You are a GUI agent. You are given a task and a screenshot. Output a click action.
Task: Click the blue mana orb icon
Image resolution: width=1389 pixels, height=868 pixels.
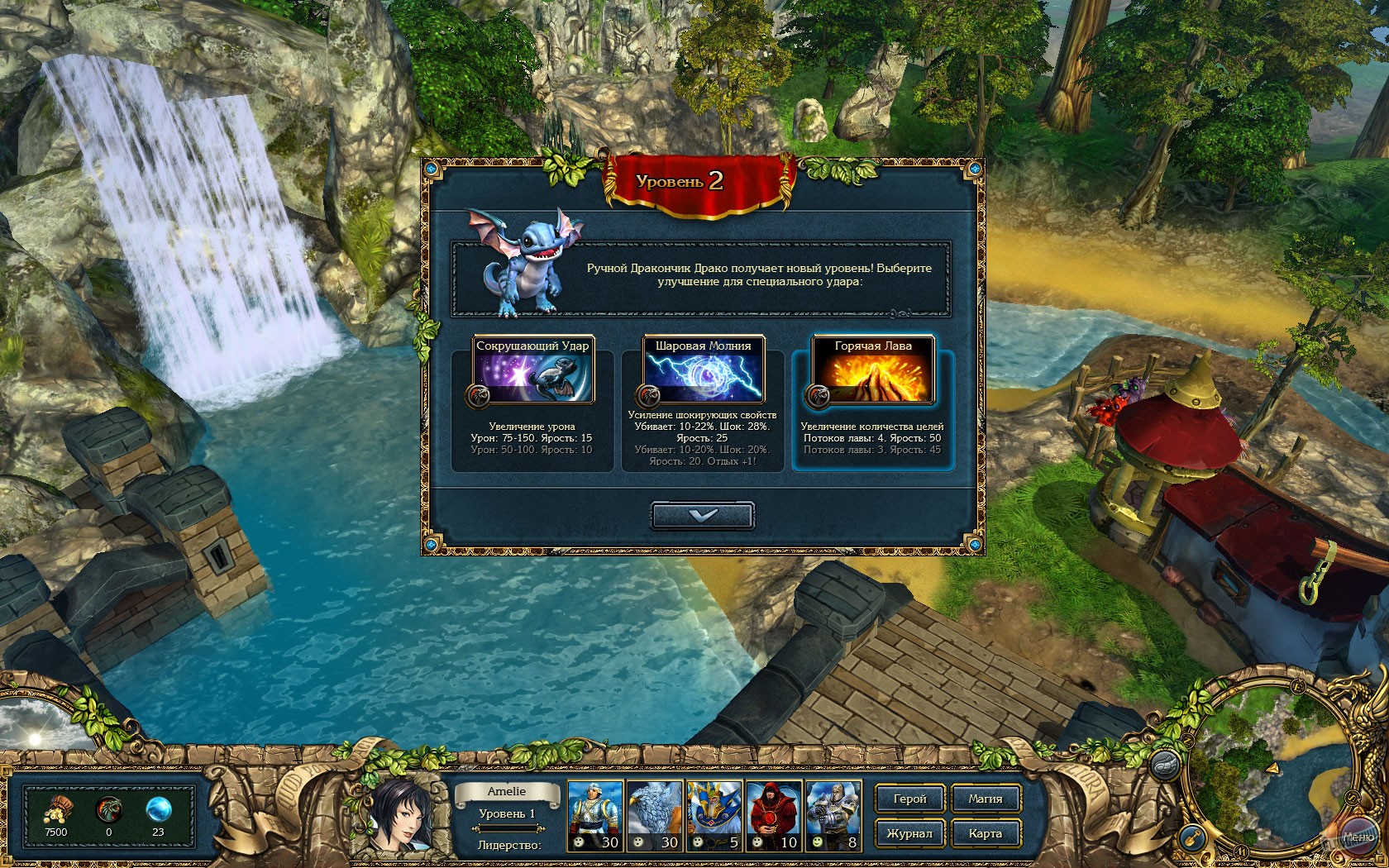[x=157, y=810]
